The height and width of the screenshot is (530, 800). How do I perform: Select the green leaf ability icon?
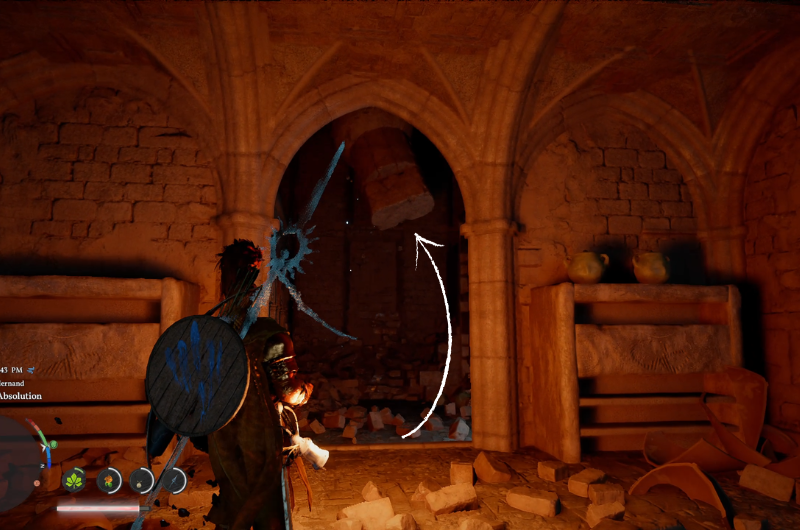click(x=74, y=481)
